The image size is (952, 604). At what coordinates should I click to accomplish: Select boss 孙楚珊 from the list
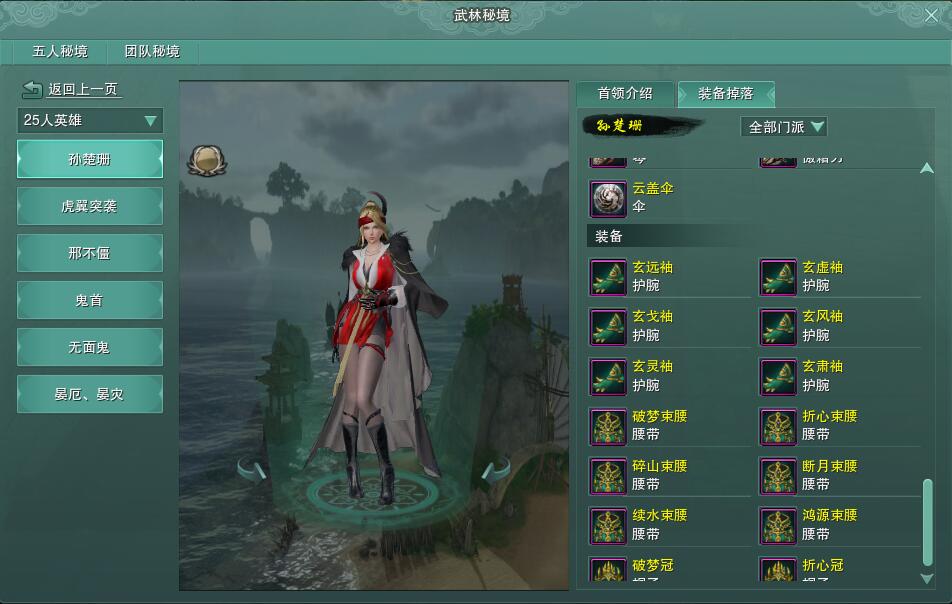(90, 159)
